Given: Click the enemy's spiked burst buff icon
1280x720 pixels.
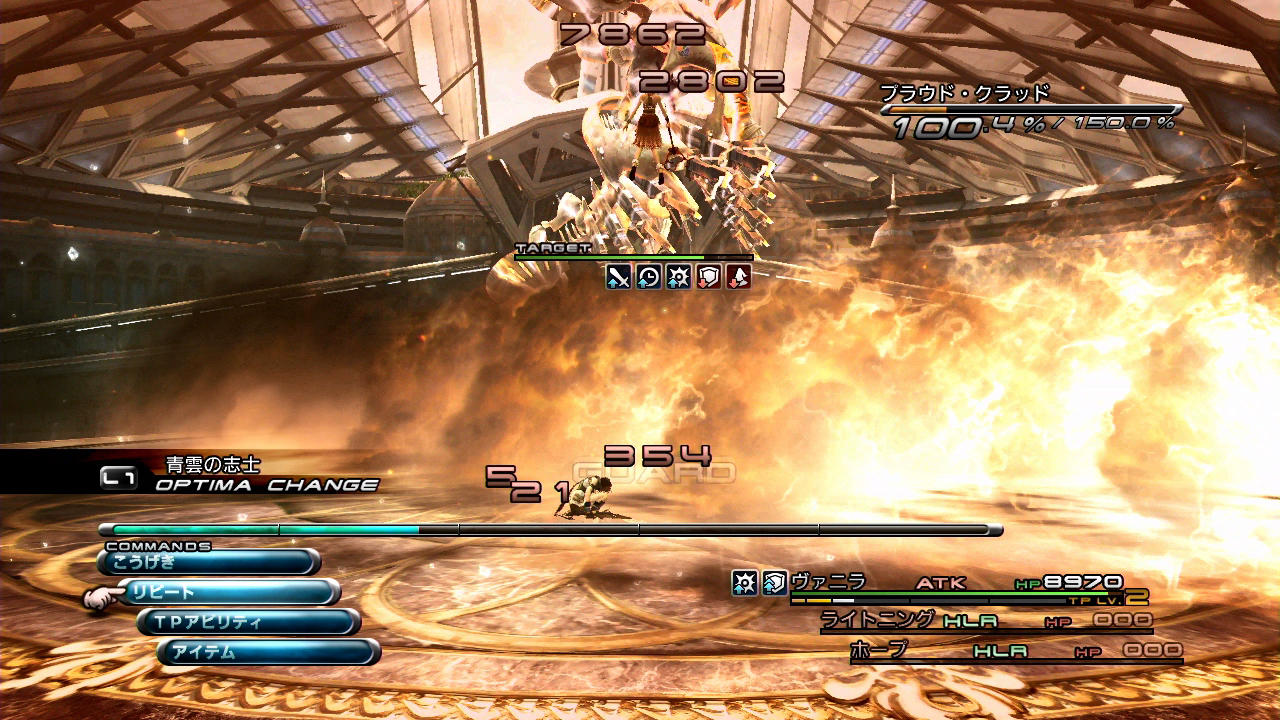Looking at the screenshot, I should (678, 277).
